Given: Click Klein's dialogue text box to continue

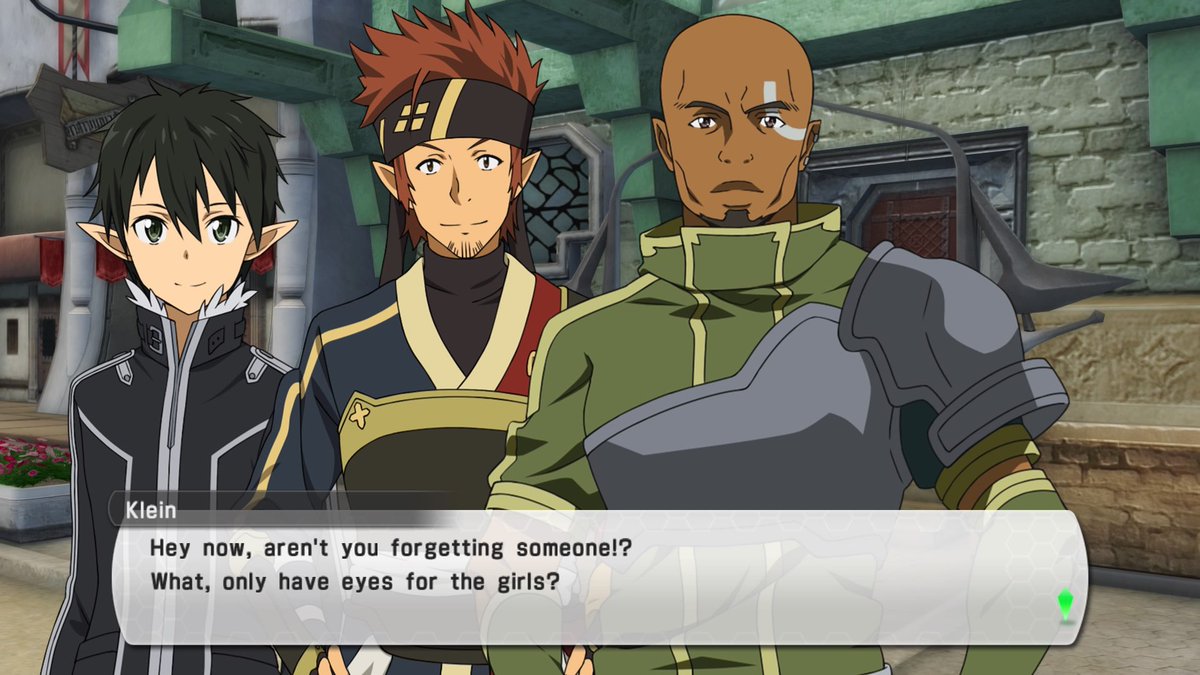Looking at the screenshot, I should (x=598, y=577).
